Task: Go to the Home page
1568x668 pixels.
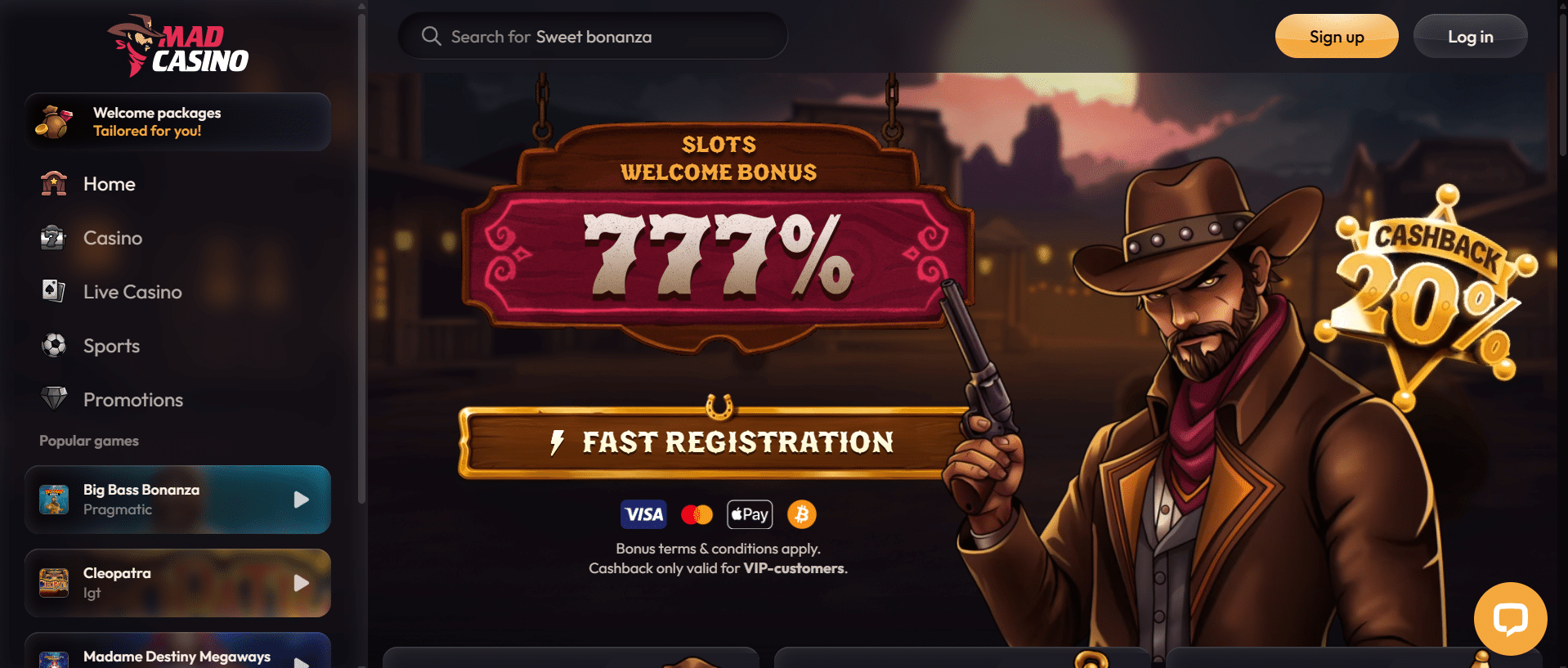Action: click(109, 184)
